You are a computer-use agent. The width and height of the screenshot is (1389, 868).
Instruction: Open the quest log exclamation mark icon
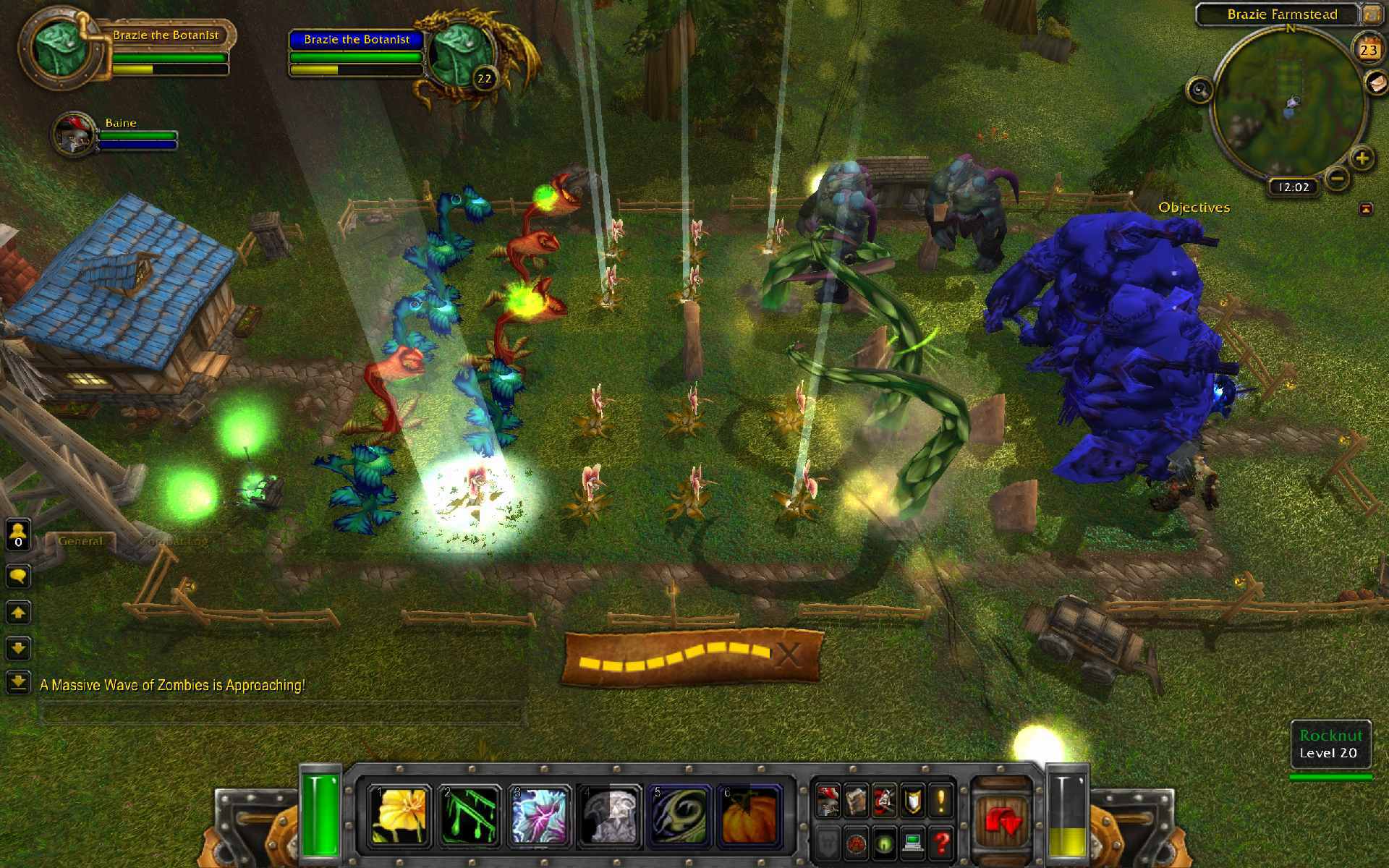[x=941, y=801]
